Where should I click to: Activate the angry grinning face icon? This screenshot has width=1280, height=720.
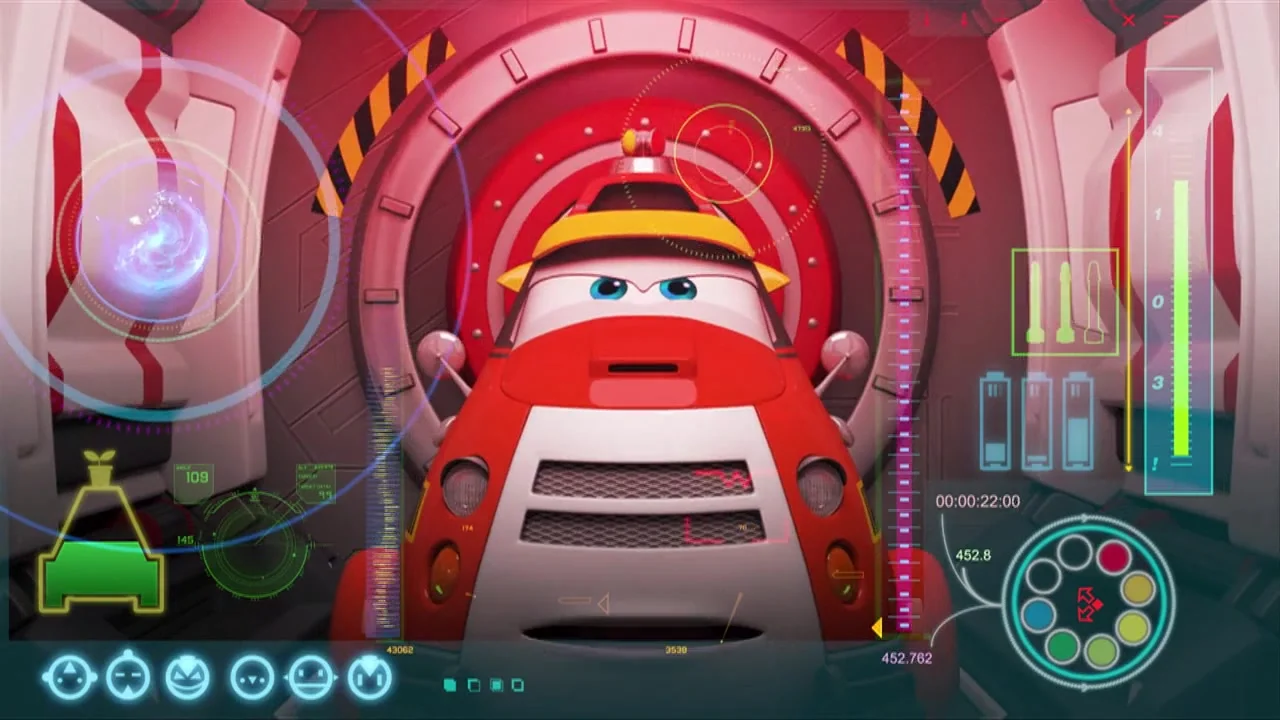tap(187, 679)
